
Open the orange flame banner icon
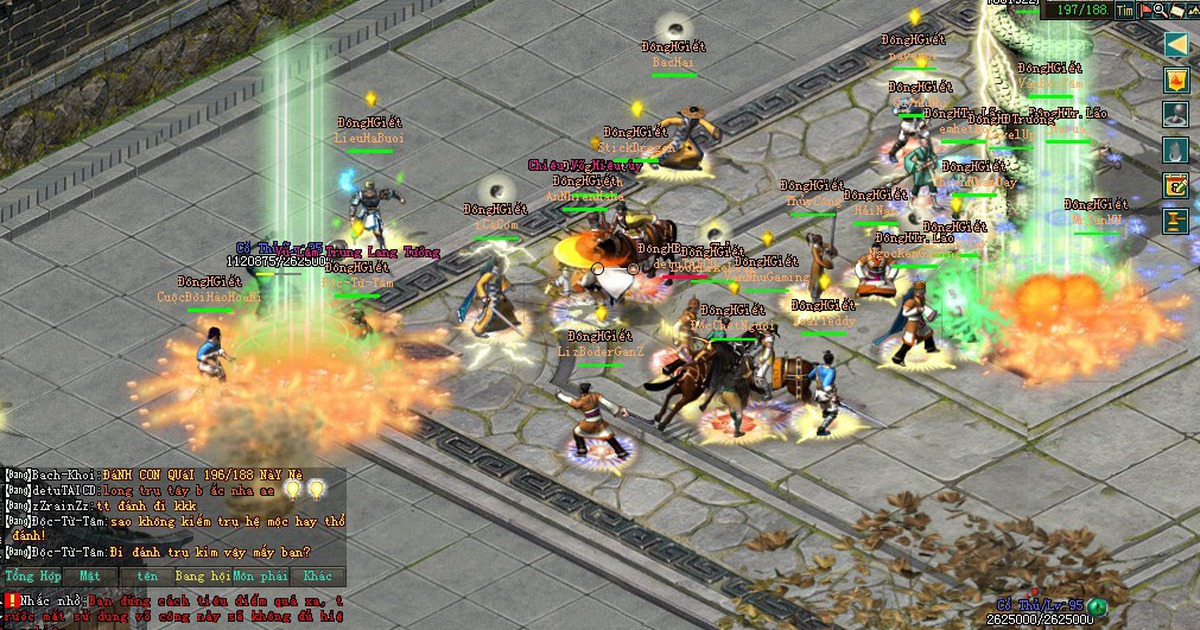(1176, 80)
